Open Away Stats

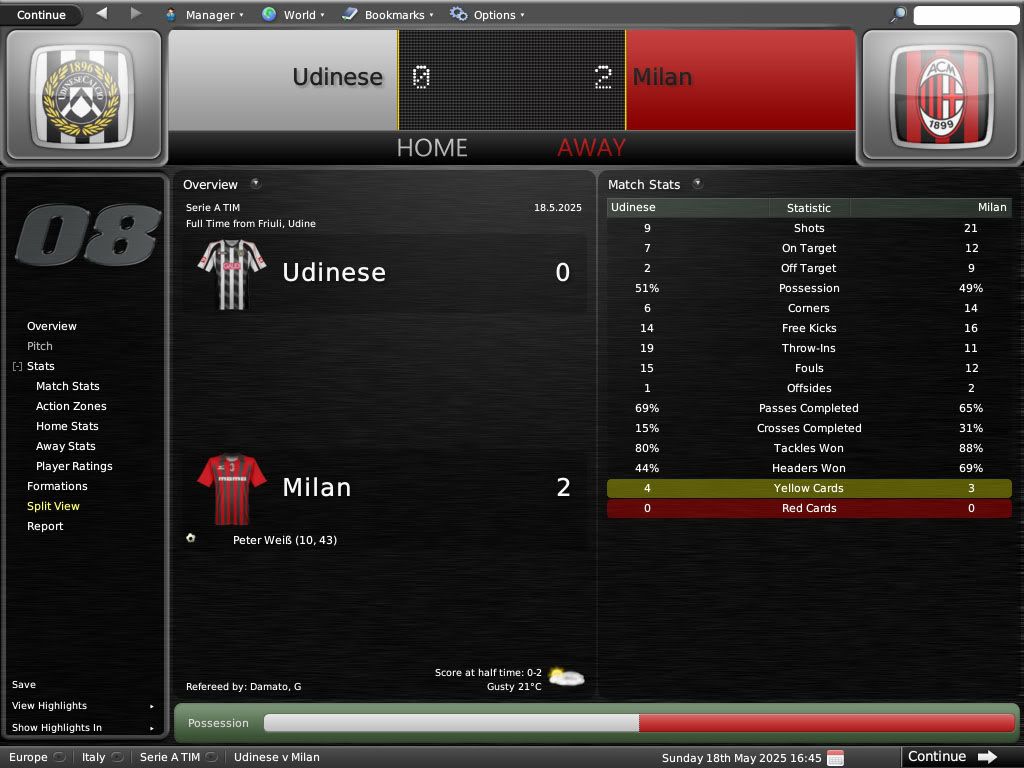click(x=66, y=446)
